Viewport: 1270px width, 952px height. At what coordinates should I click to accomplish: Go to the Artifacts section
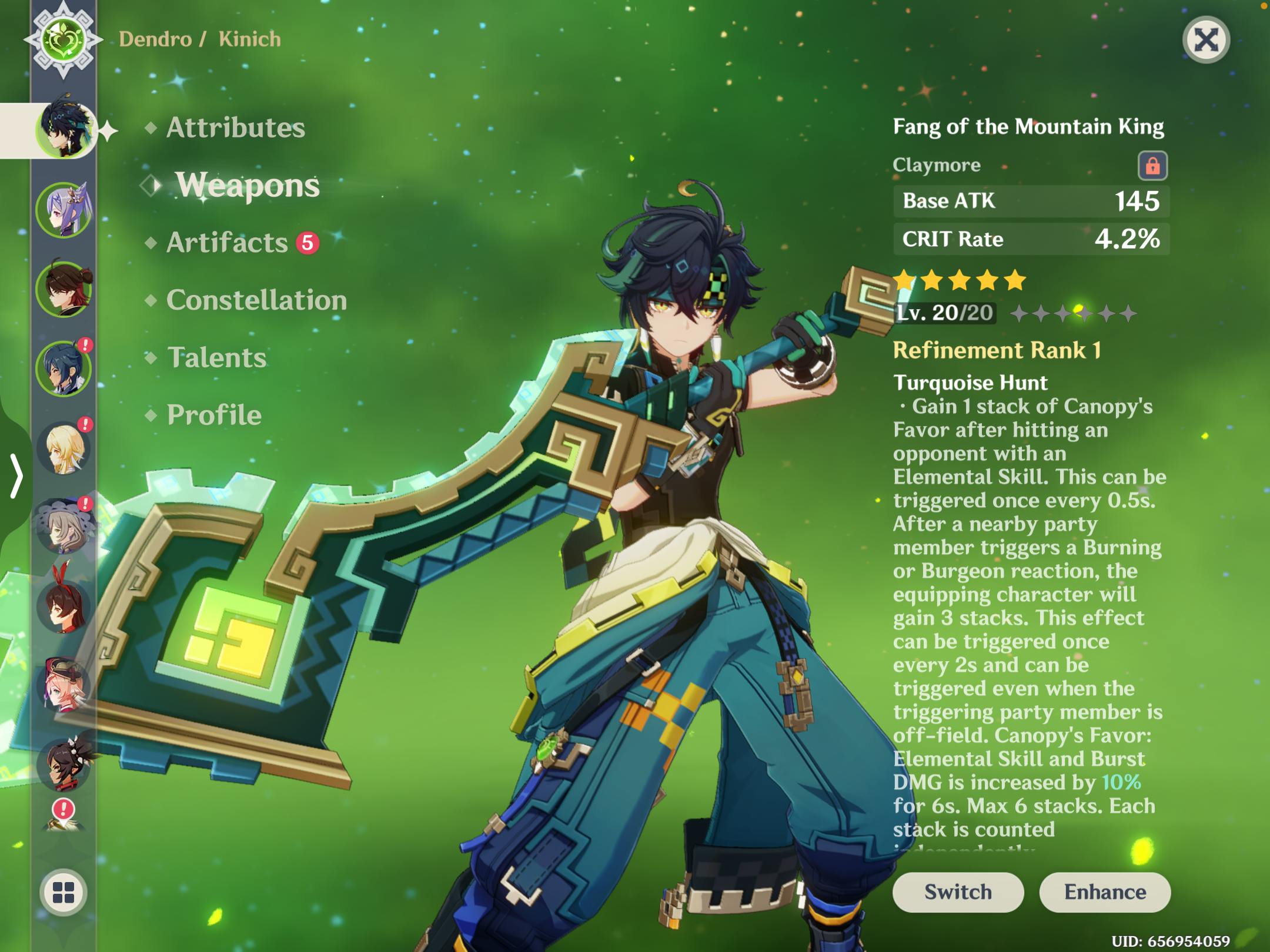click(x=228, y=243)
